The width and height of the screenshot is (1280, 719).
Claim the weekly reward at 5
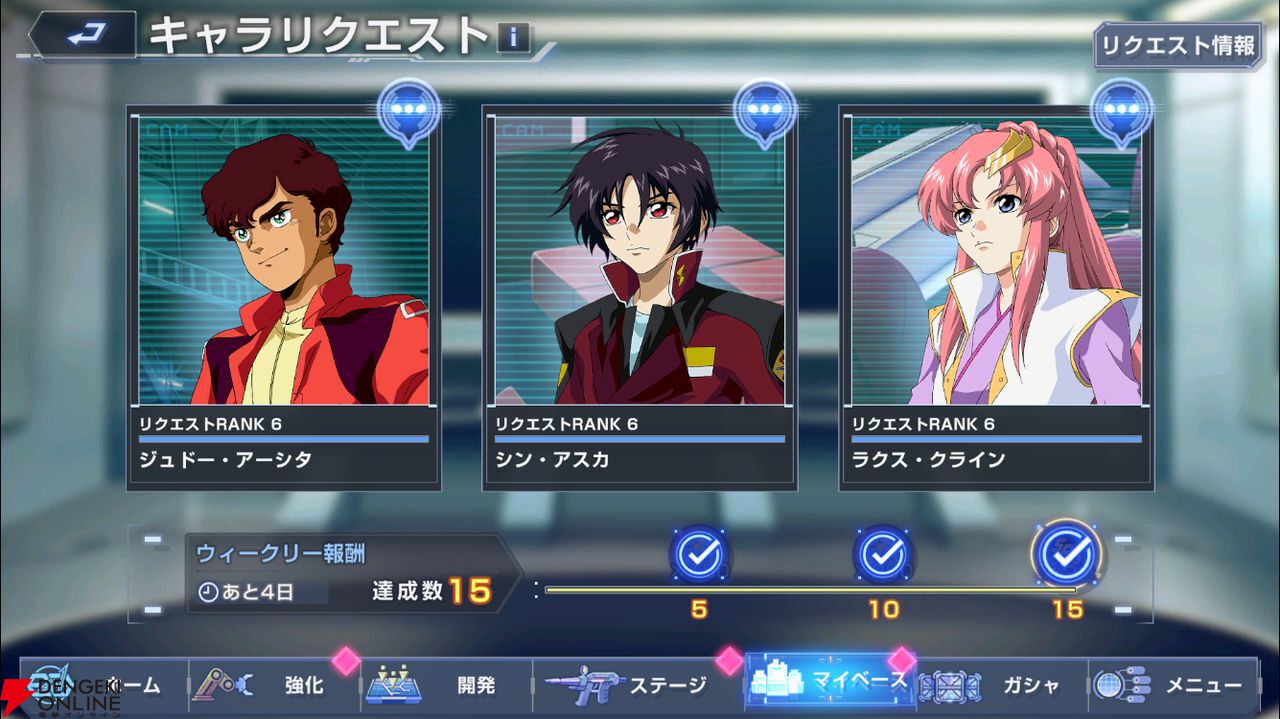[699, 553]
